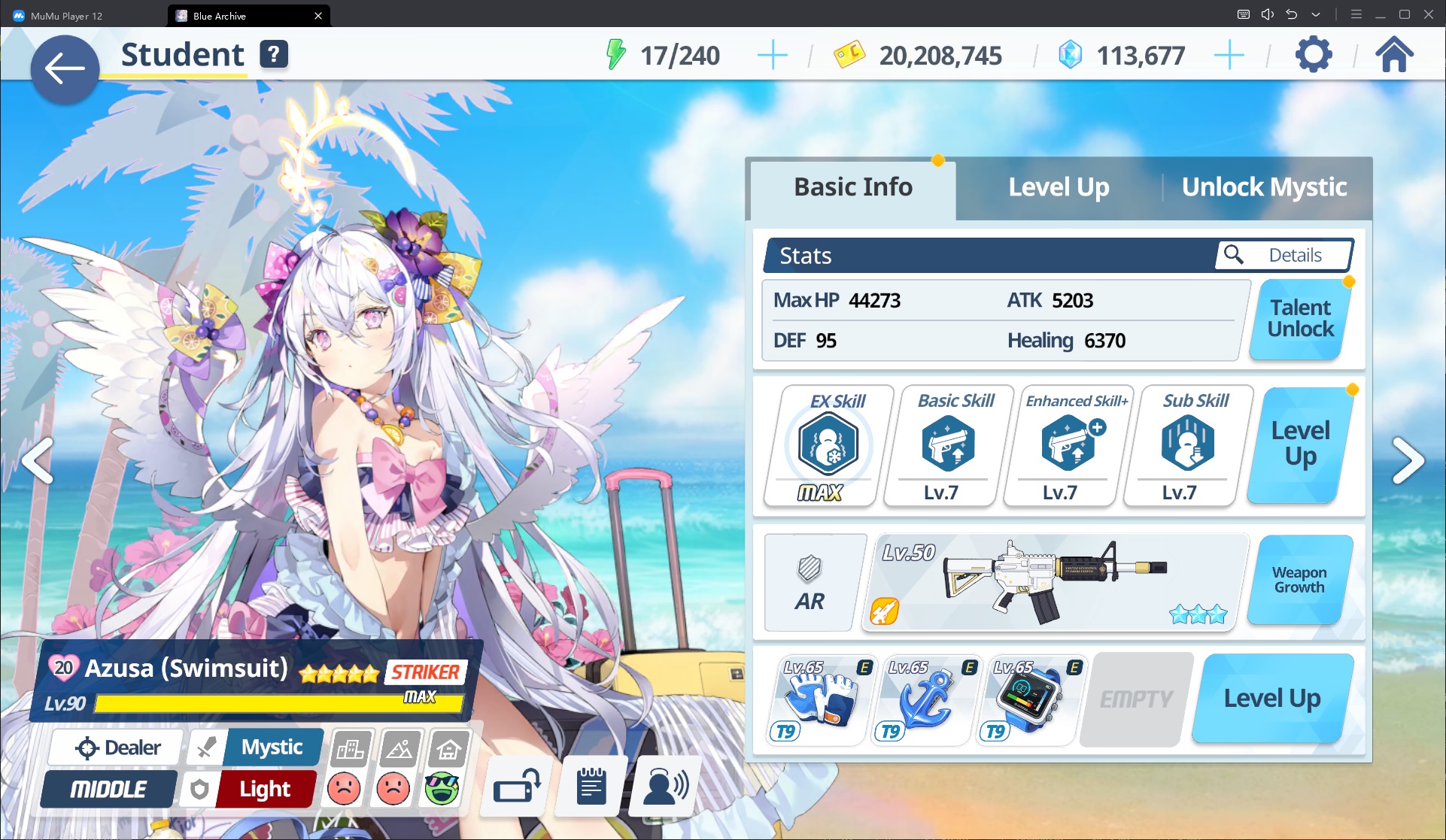Open the Student help question mark
The width and height of the screenshot is (1446, 840).
click(x=274, y=54)
